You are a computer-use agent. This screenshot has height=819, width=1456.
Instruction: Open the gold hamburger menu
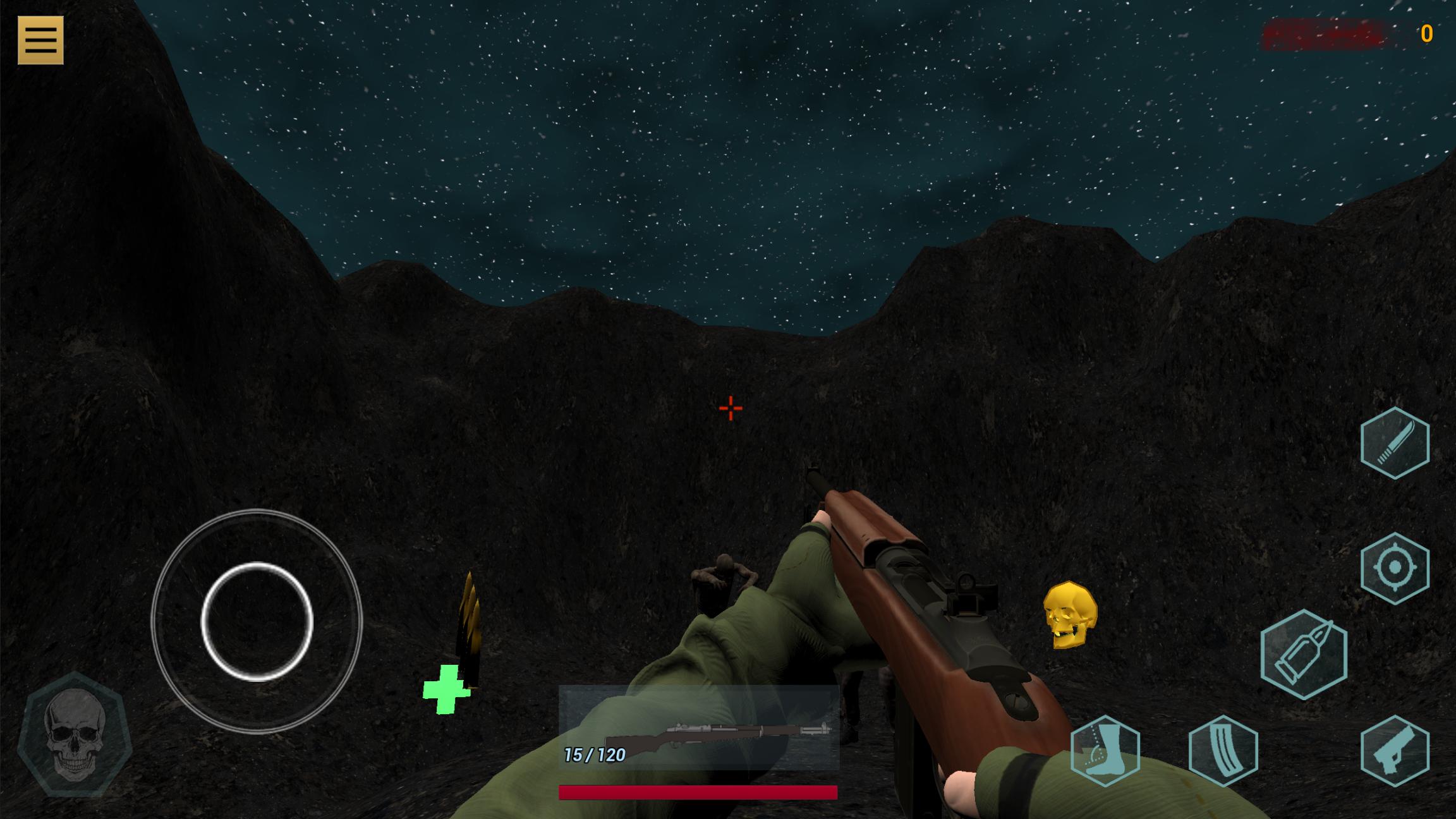(40, 40)
